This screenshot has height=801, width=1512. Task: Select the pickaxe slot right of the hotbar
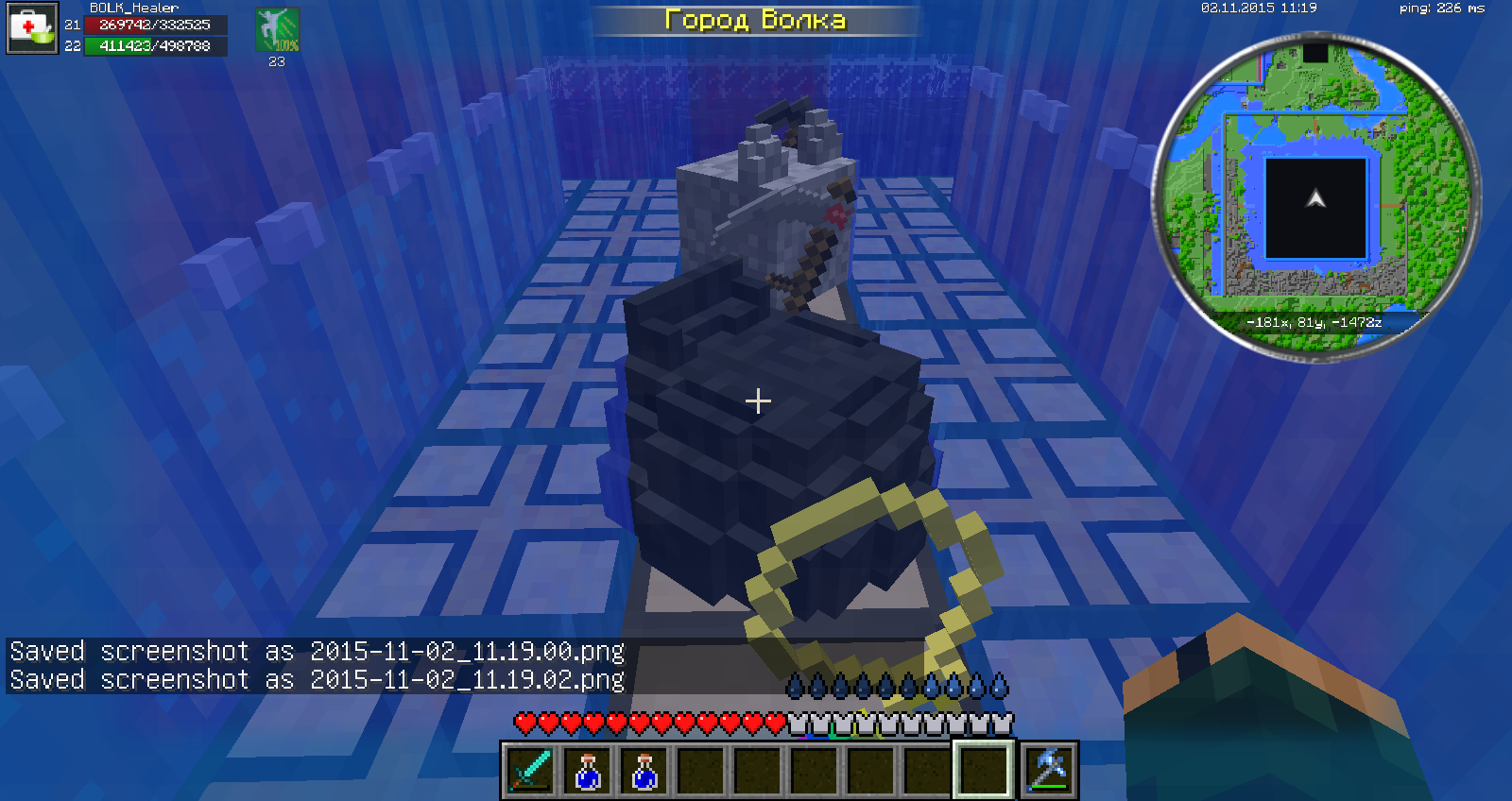1049,770
